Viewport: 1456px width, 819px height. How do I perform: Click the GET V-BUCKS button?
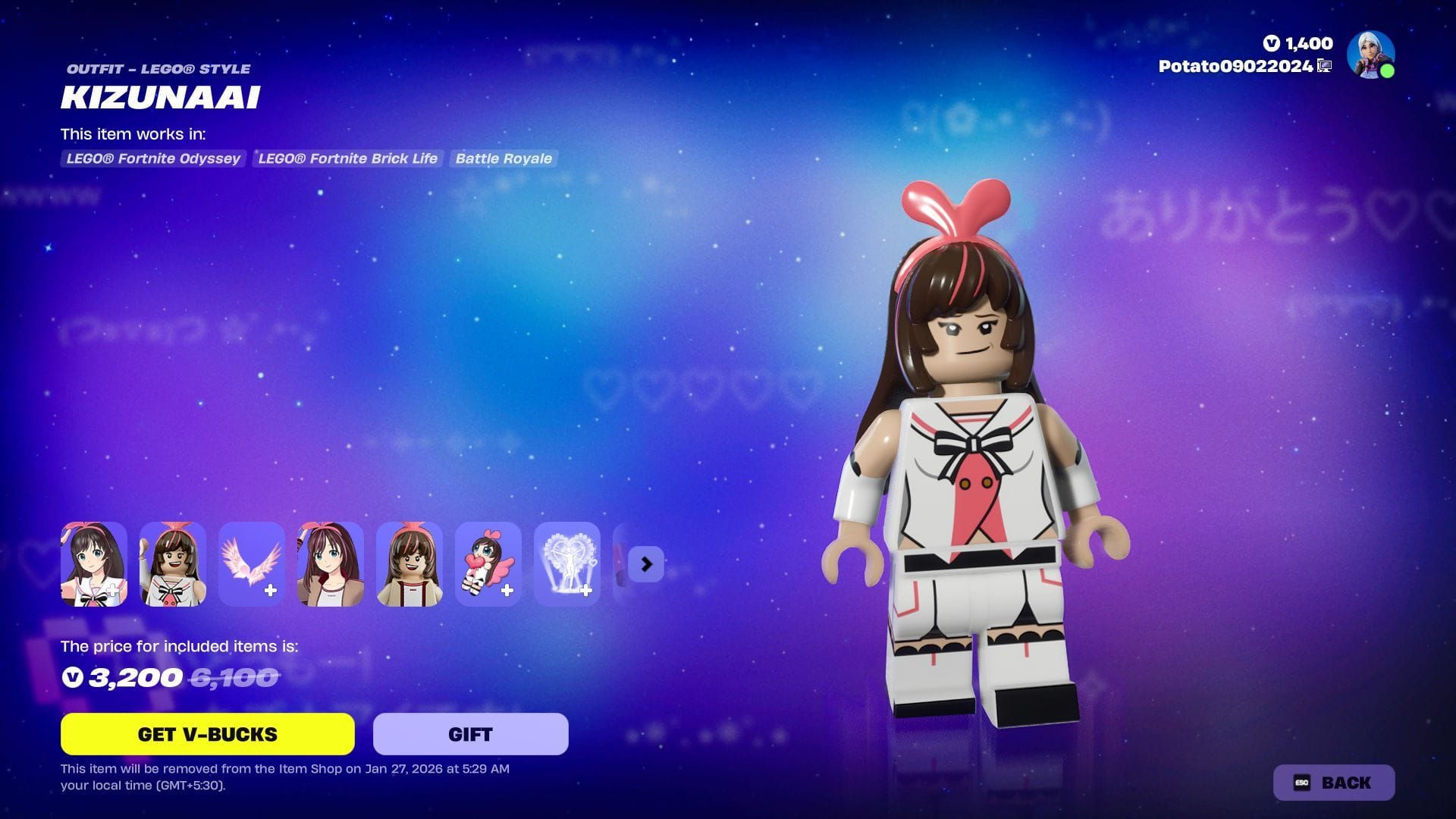(x=207, y=734)
